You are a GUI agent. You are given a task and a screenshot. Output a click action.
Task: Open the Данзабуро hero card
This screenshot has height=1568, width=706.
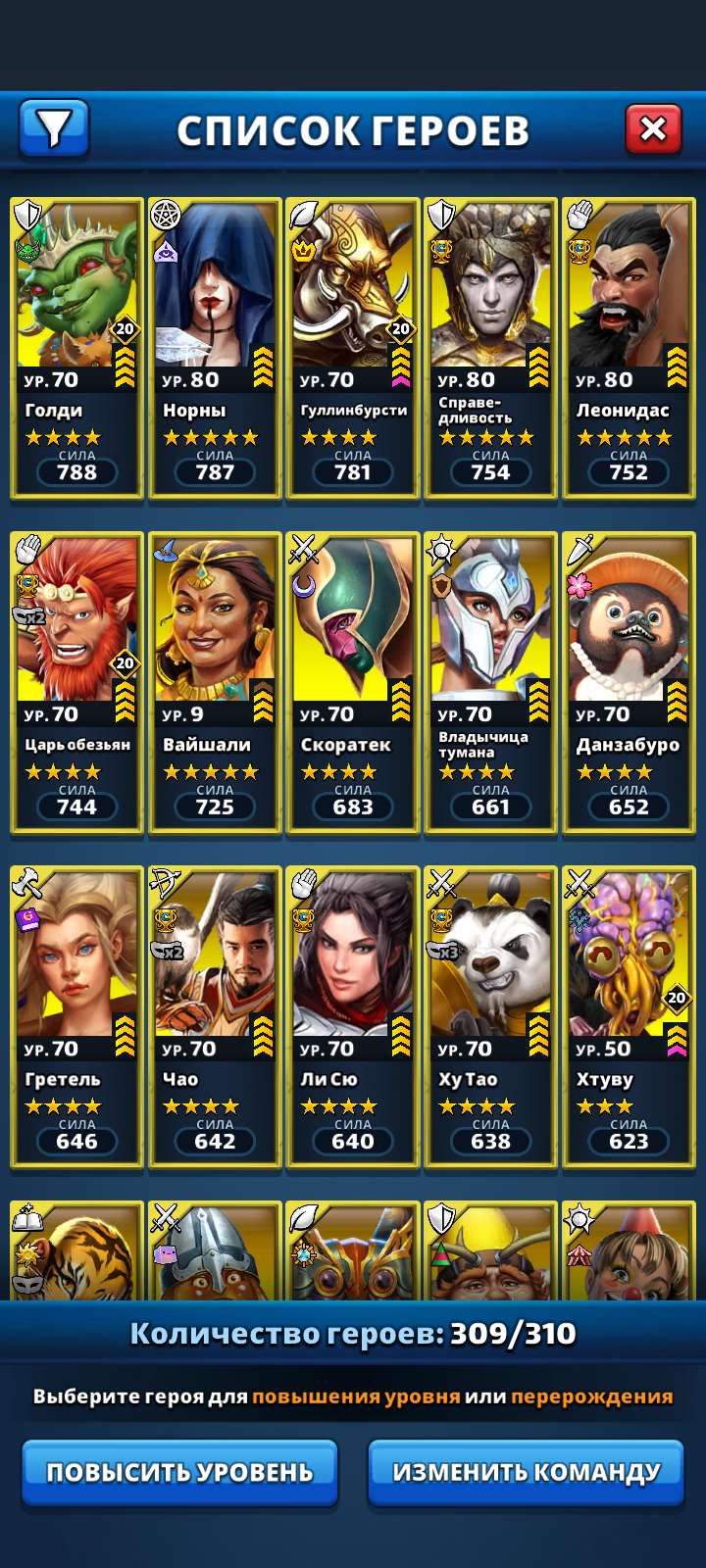click(x=629, y=682)
